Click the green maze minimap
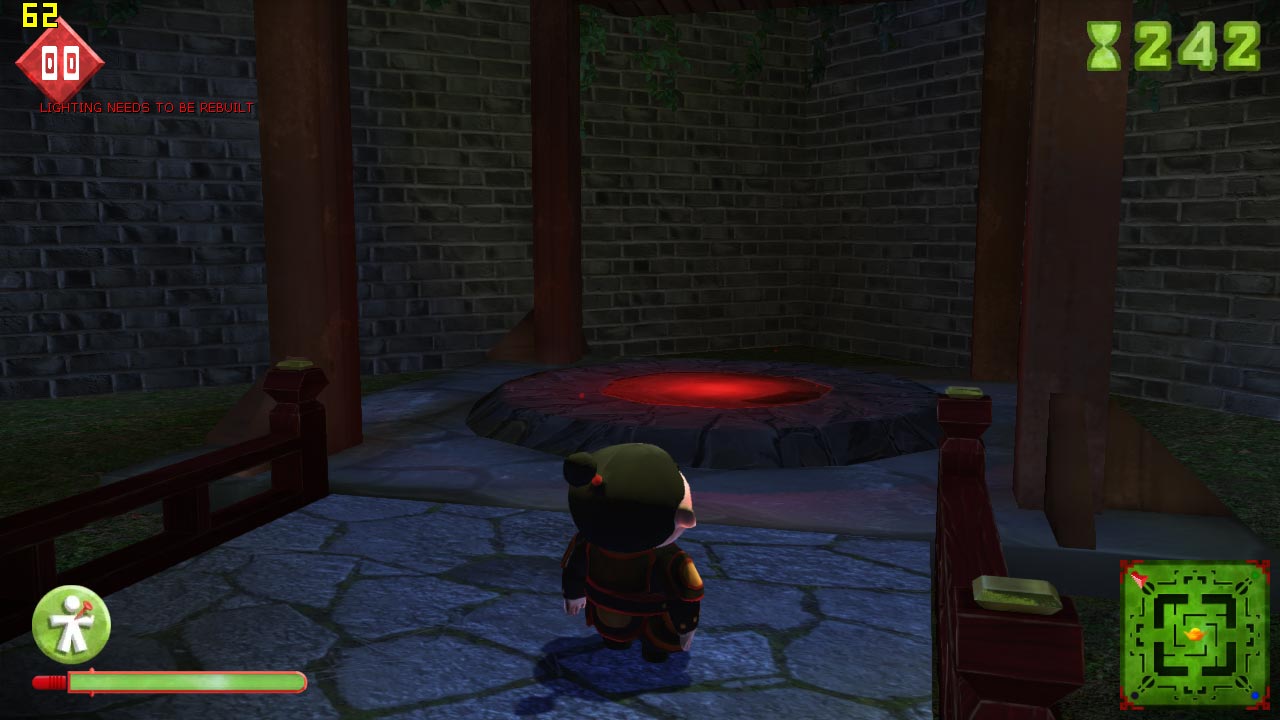This screenshot has height=720, width=1280. coord(1194,634)
